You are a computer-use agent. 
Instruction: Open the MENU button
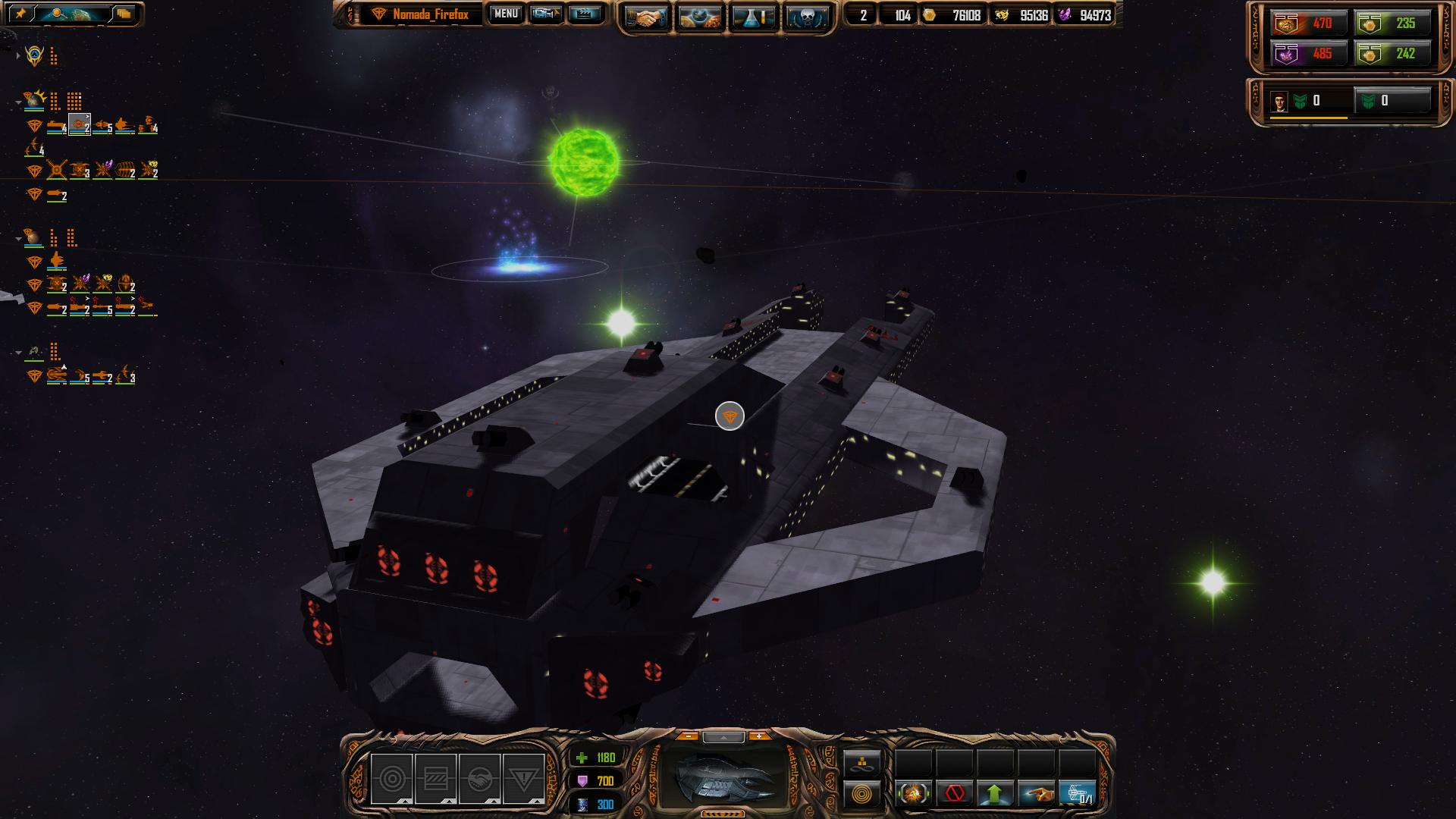point(505,14)
